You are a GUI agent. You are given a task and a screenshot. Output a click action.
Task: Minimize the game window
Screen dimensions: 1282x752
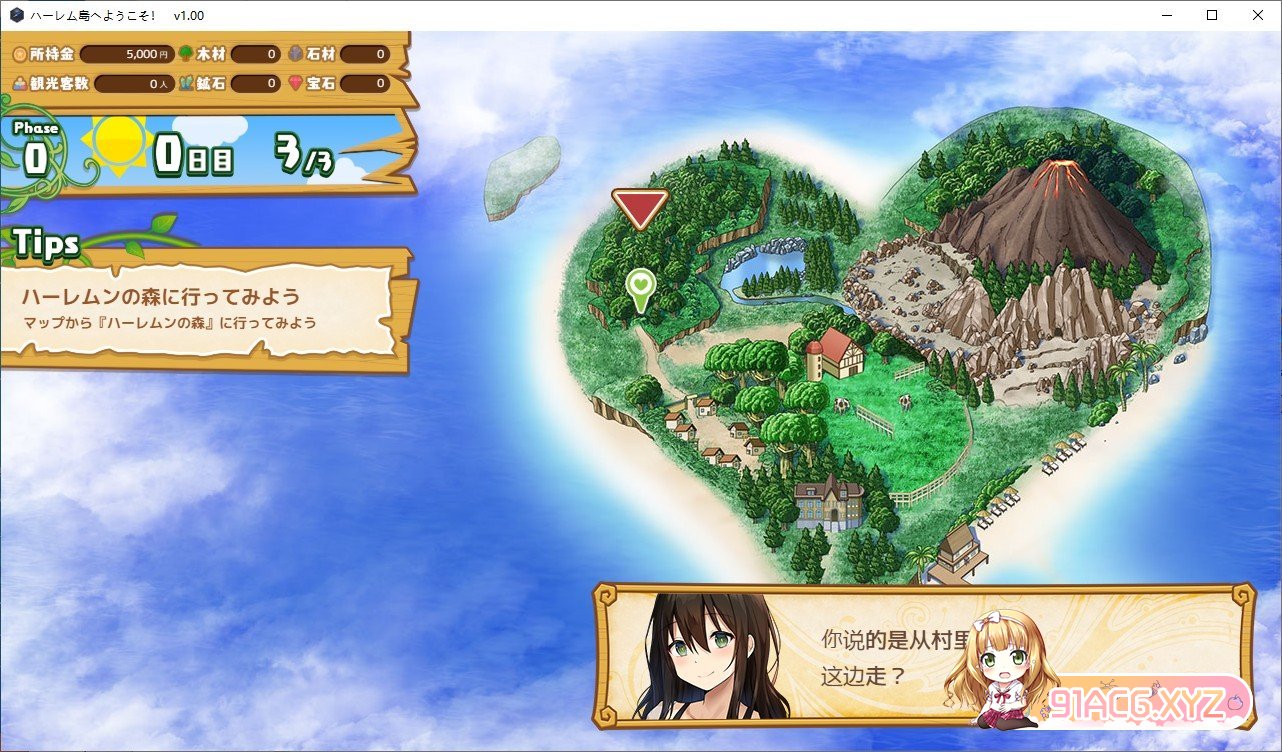click(1165, 15)
